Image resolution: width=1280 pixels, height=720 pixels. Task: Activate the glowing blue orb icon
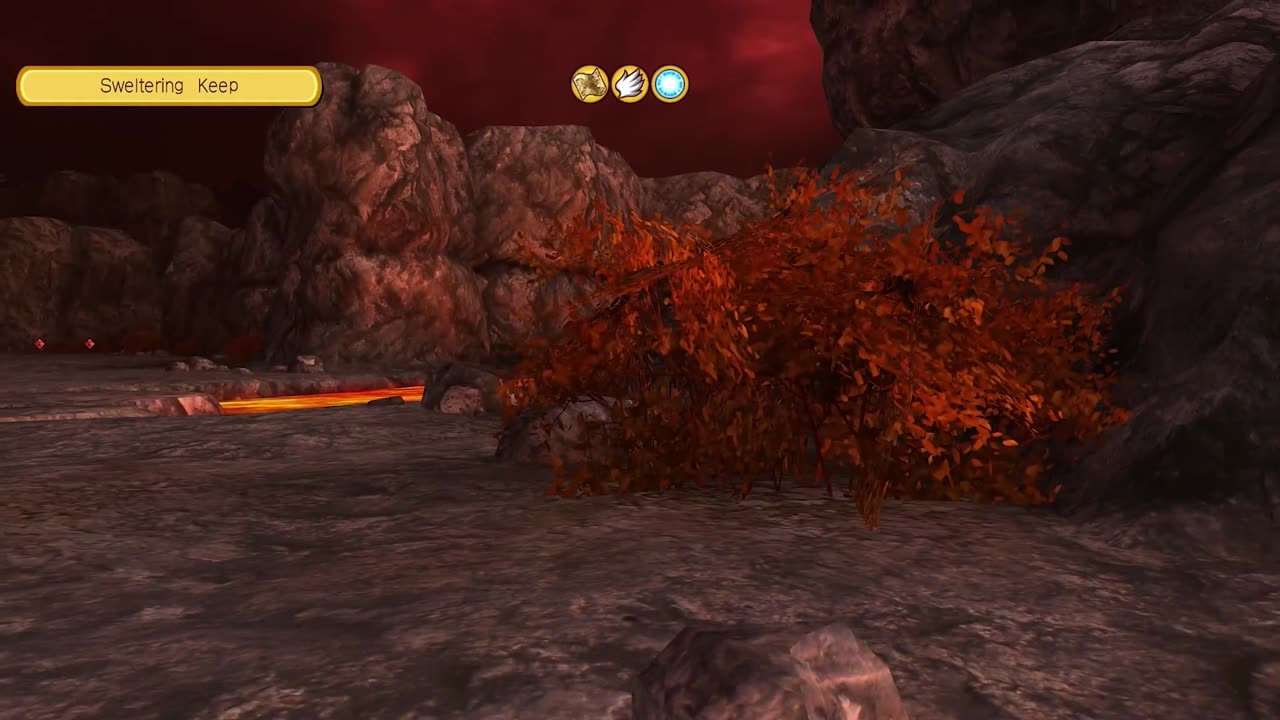[x=670, y=84]
